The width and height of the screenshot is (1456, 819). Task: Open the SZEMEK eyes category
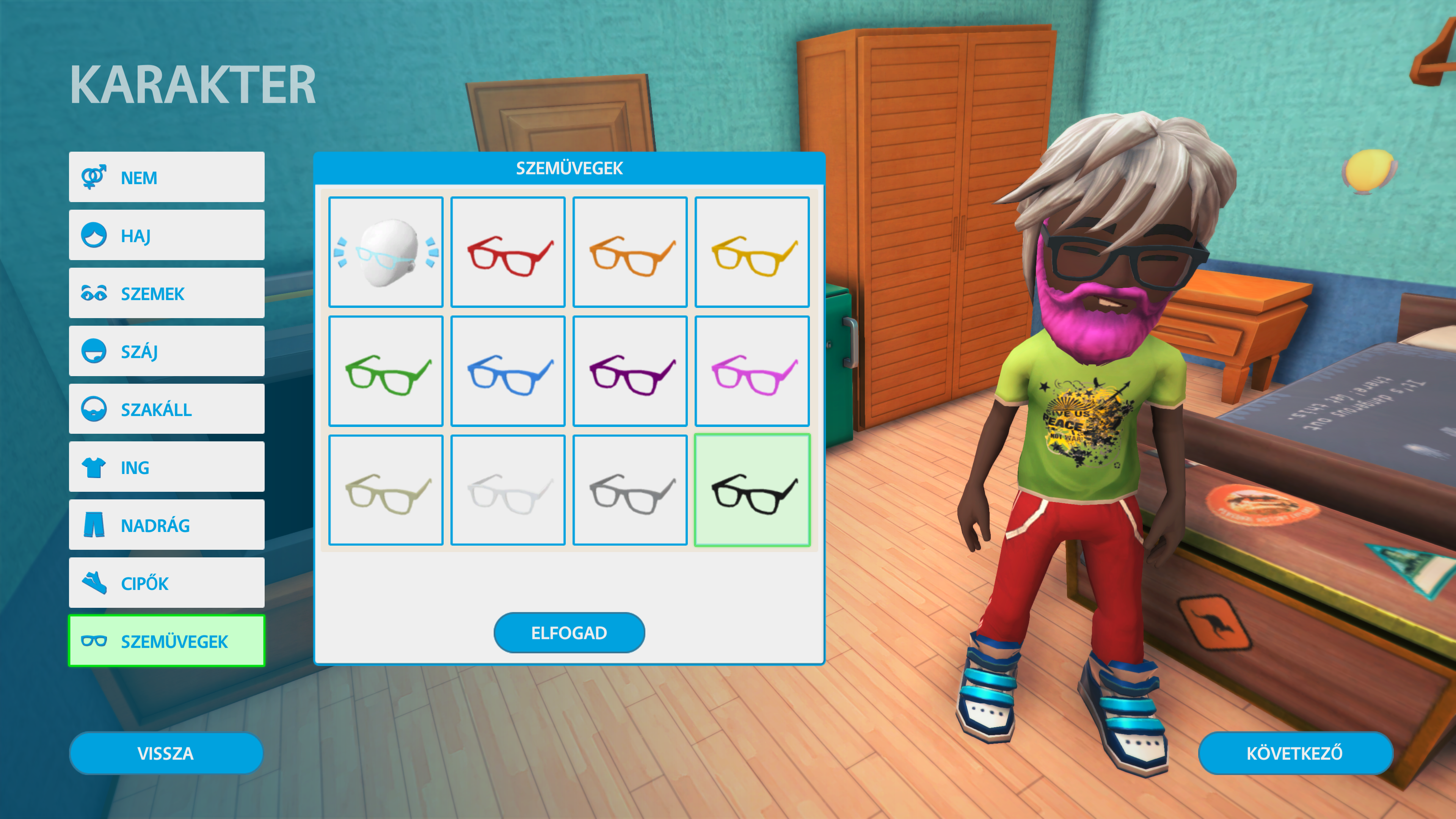(167, 293)
